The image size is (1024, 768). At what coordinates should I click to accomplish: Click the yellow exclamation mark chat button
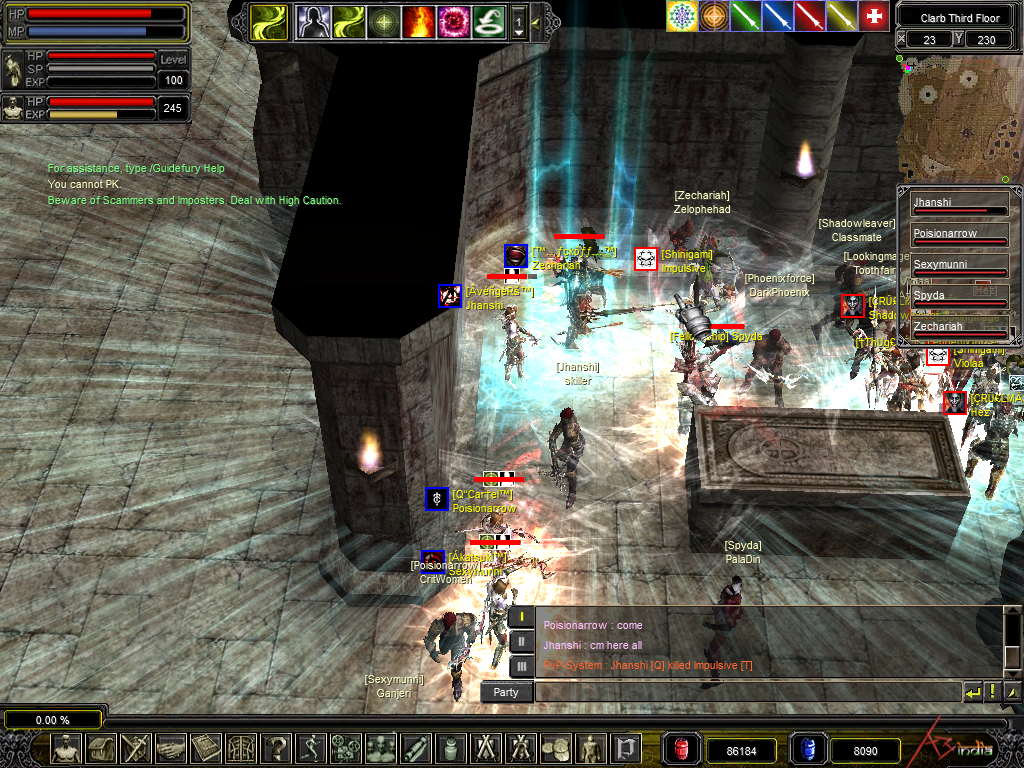pyautogui.click(x=993, y=692)
